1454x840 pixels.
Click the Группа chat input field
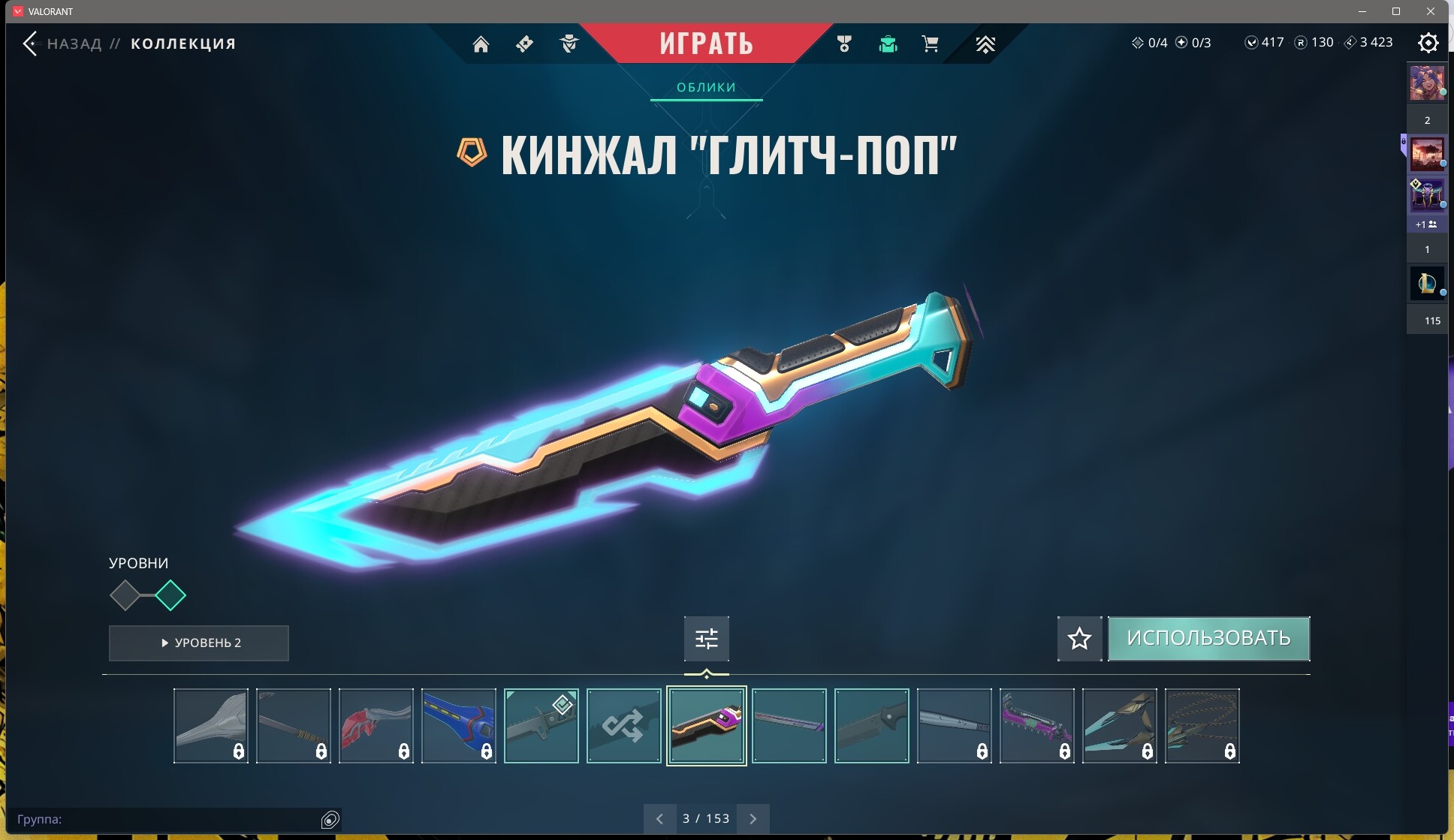coord(165,819)
